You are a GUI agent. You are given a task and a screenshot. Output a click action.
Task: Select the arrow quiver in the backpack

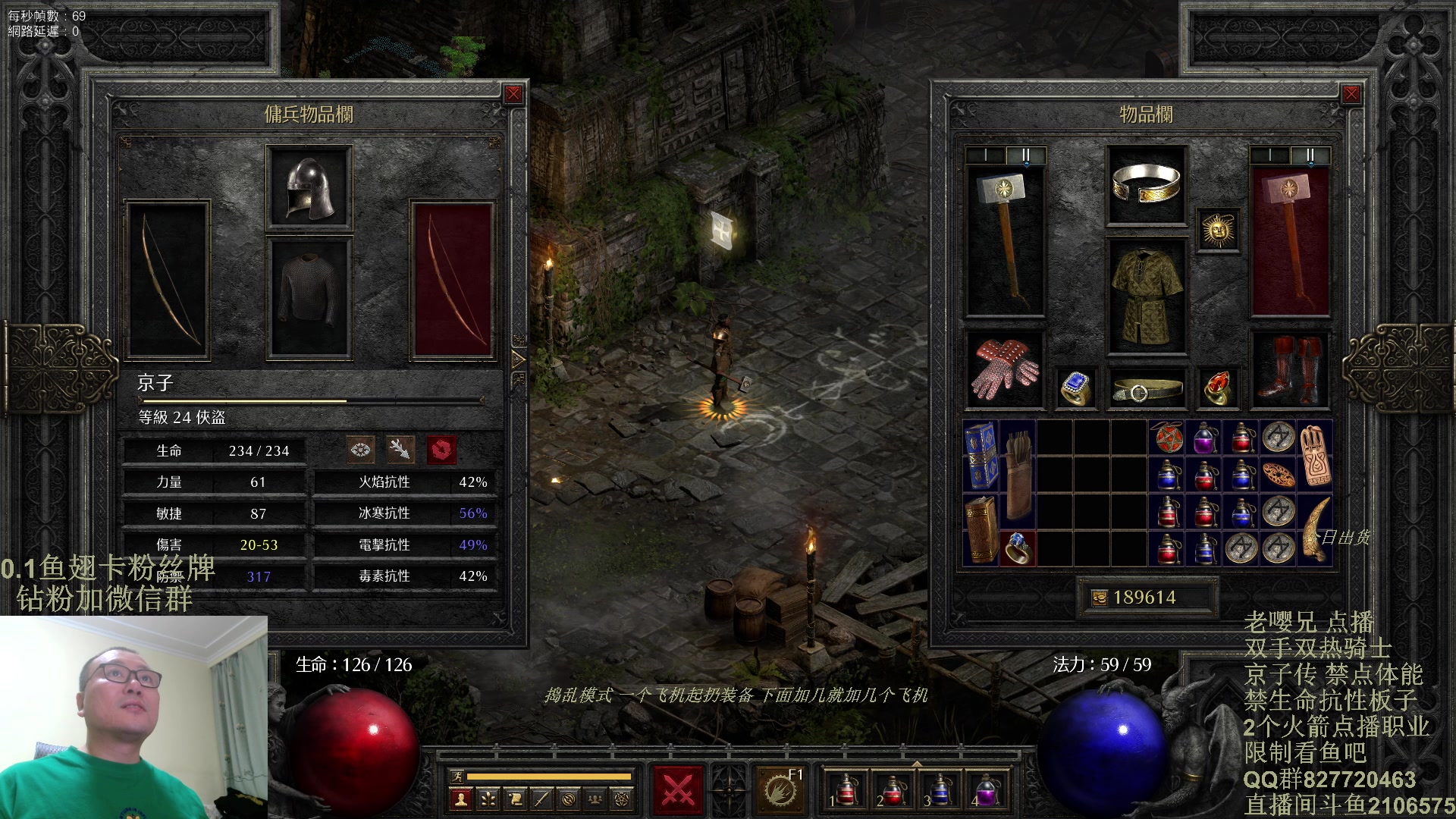[1017, 474]
